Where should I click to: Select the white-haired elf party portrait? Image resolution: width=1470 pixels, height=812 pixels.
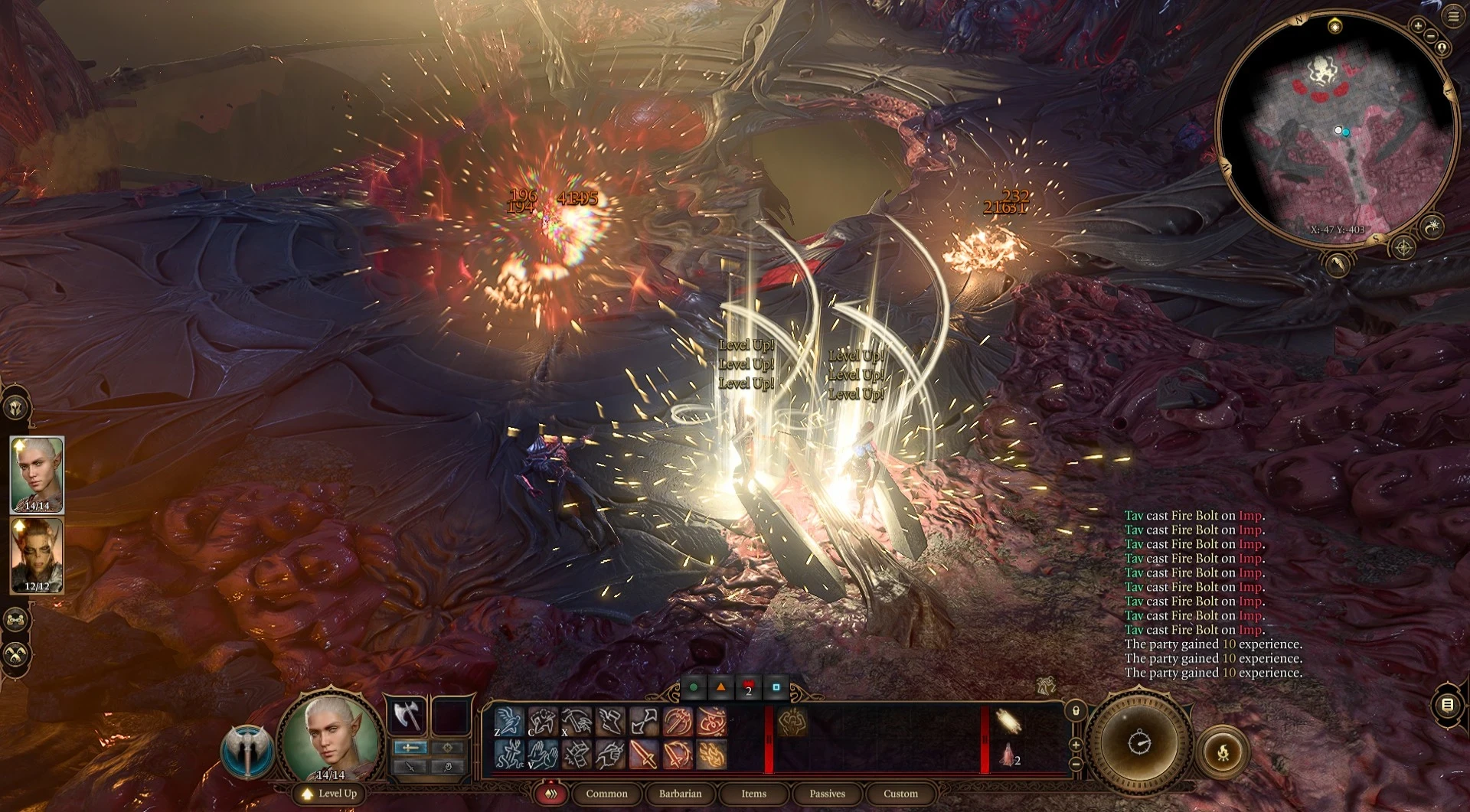tap(37, 474)
